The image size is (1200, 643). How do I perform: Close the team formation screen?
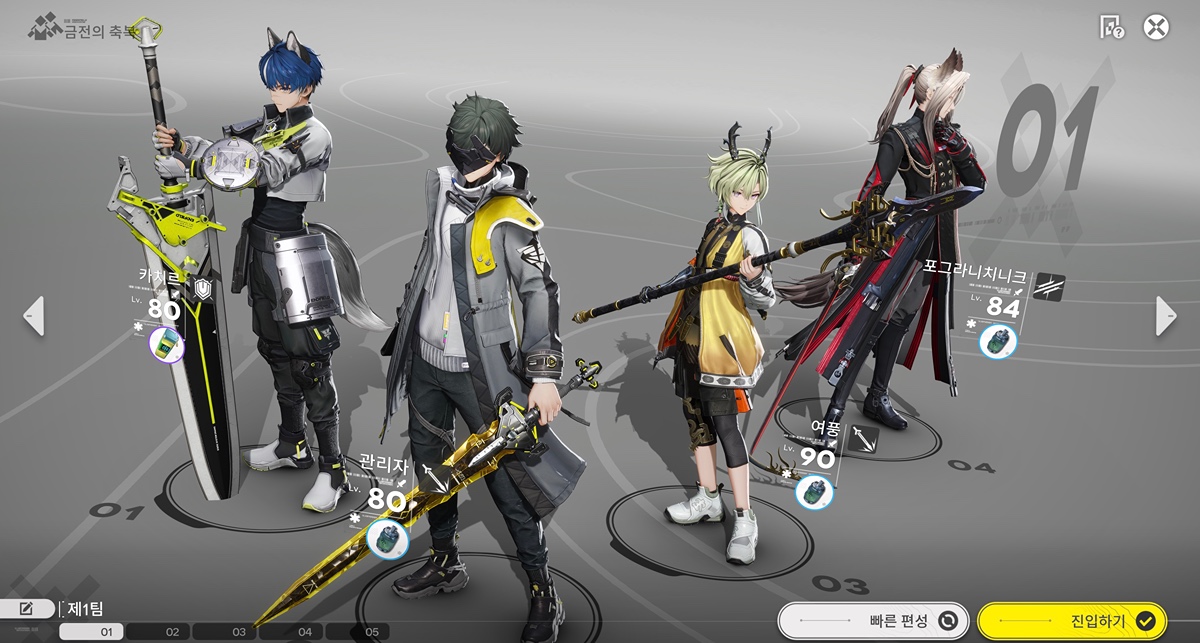(x=1156, y=27)
